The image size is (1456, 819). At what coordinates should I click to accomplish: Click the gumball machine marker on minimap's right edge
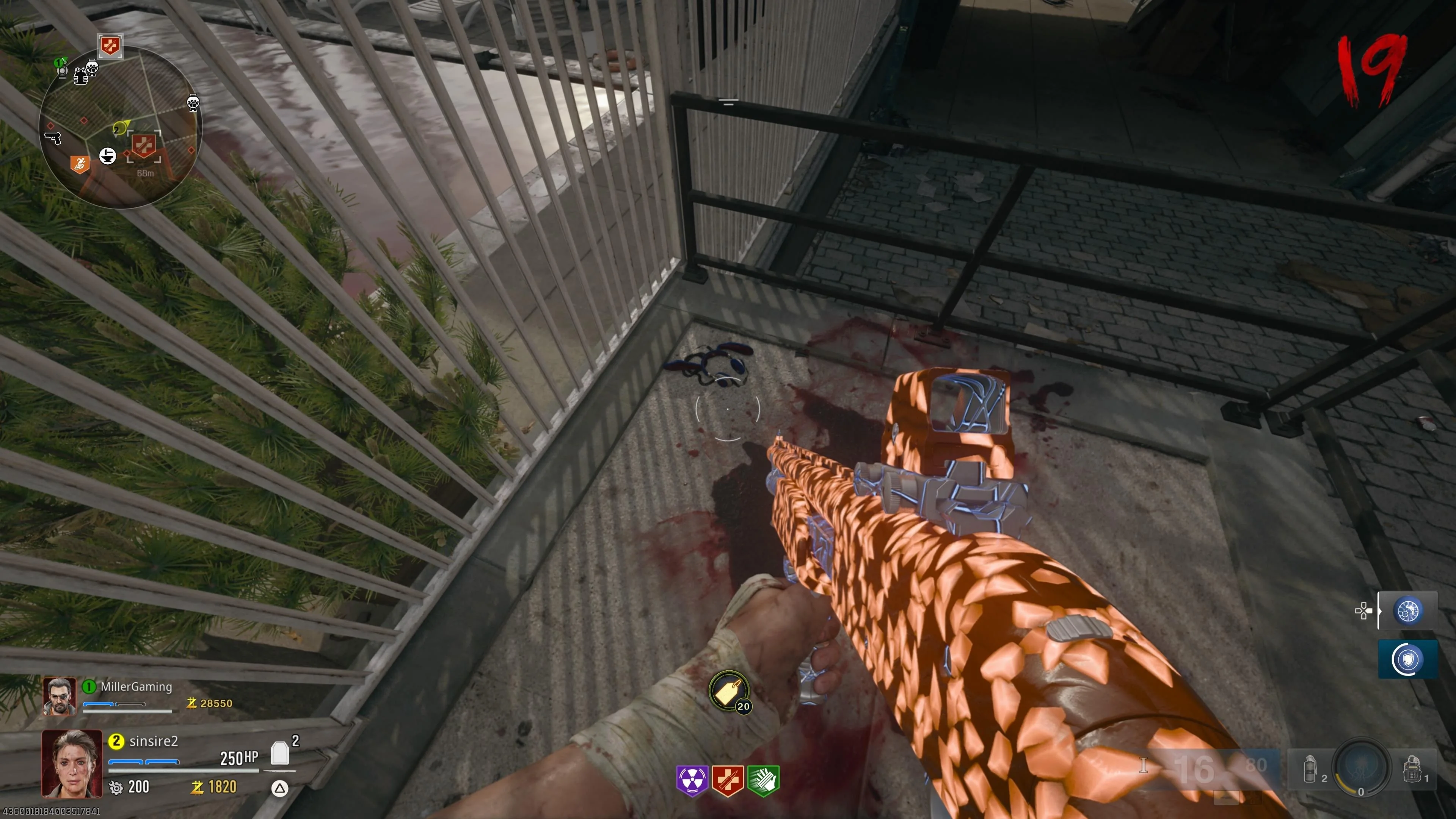click(x=193, y=103)
